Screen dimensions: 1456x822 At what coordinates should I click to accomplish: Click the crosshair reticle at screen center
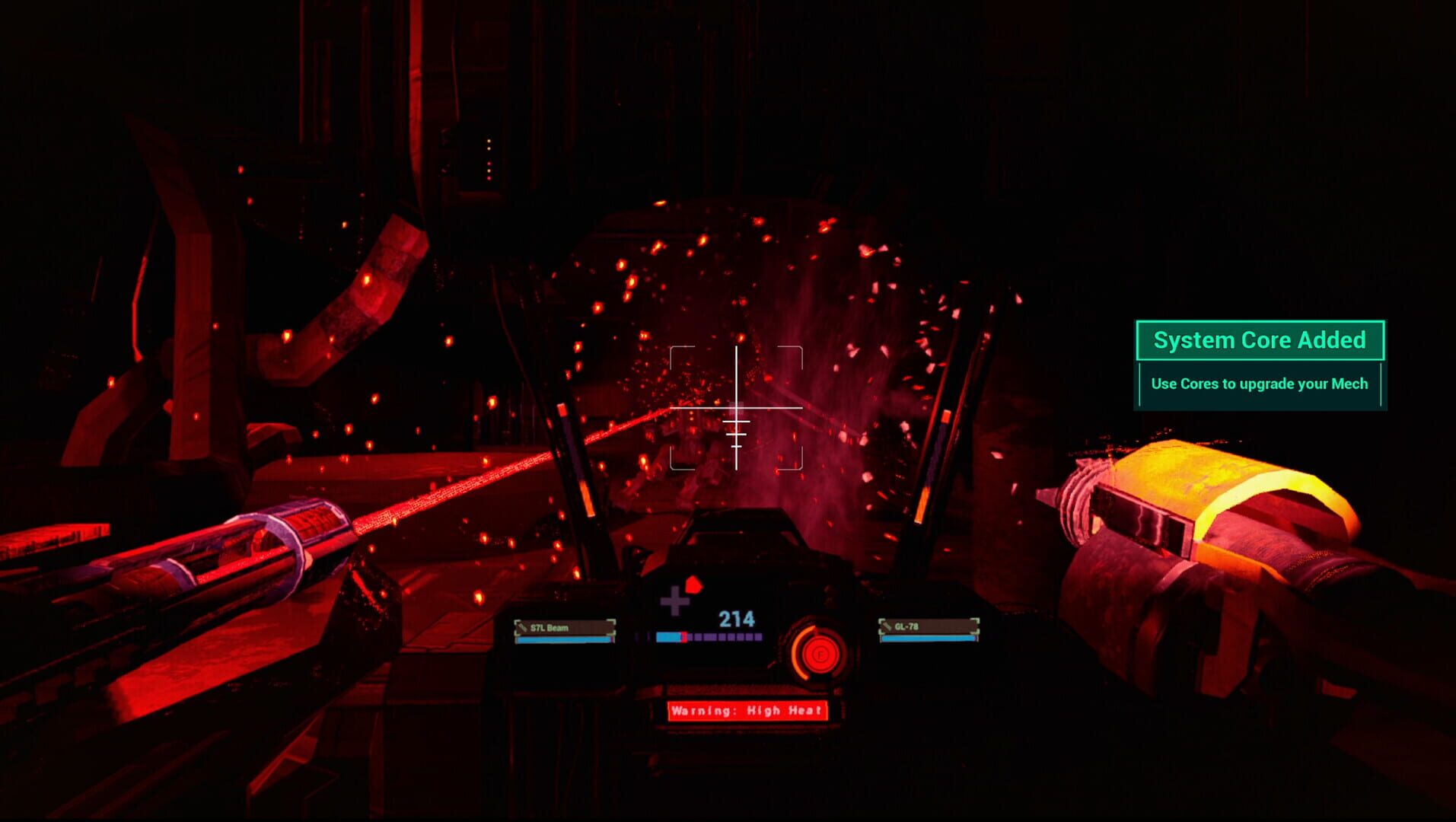[735, 409]
